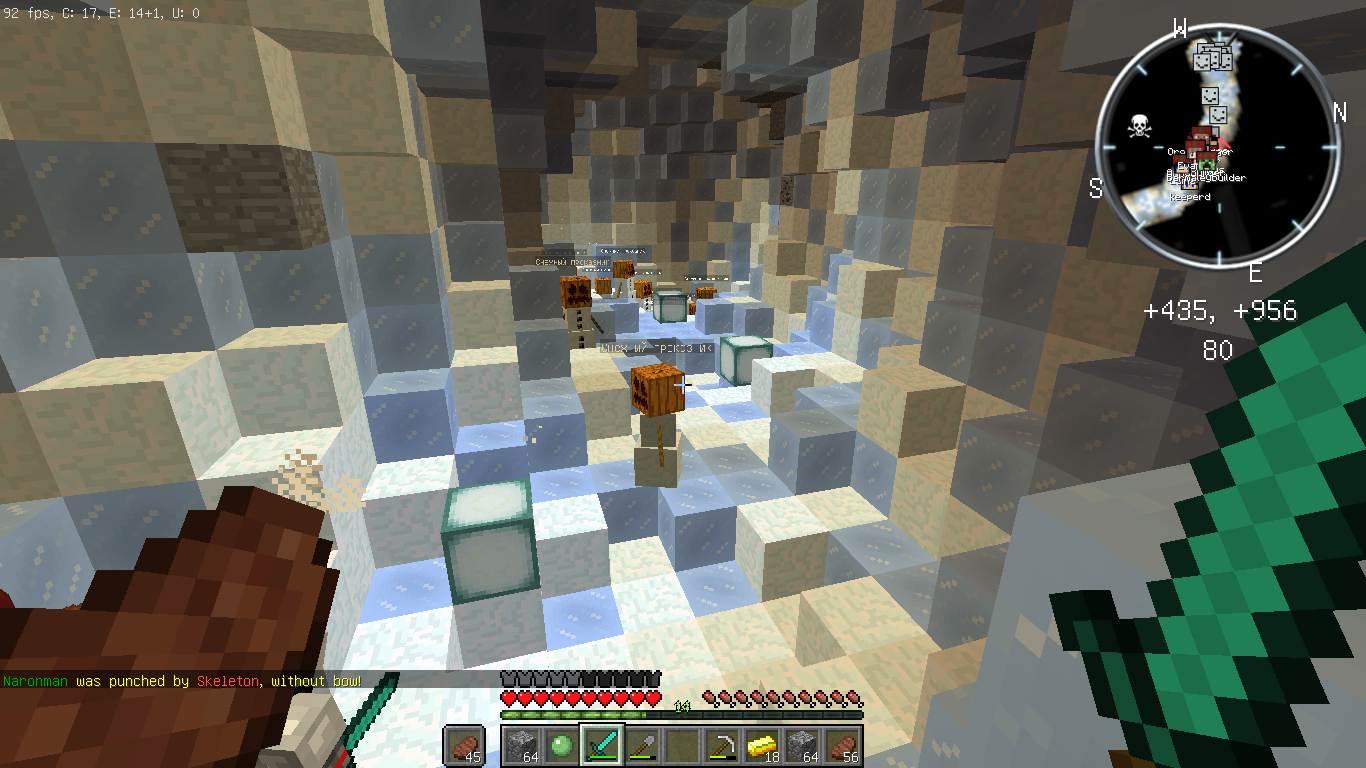Switch to the pickaxe hotbar slot
Screen dimensions: 1366x768
(x=722, y=745)
